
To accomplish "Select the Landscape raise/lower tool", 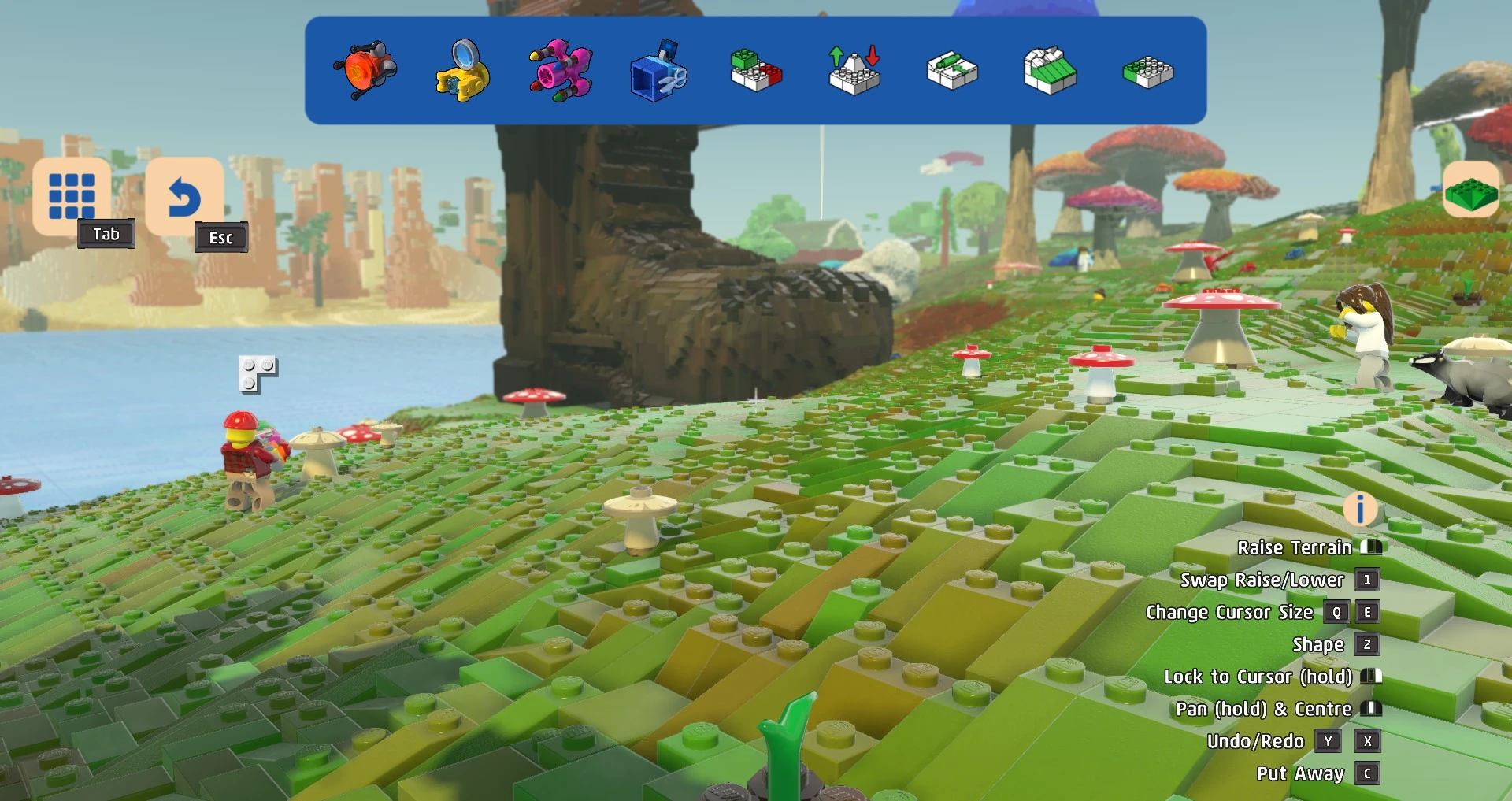I will pyautogui.click(x=853, y=71).
